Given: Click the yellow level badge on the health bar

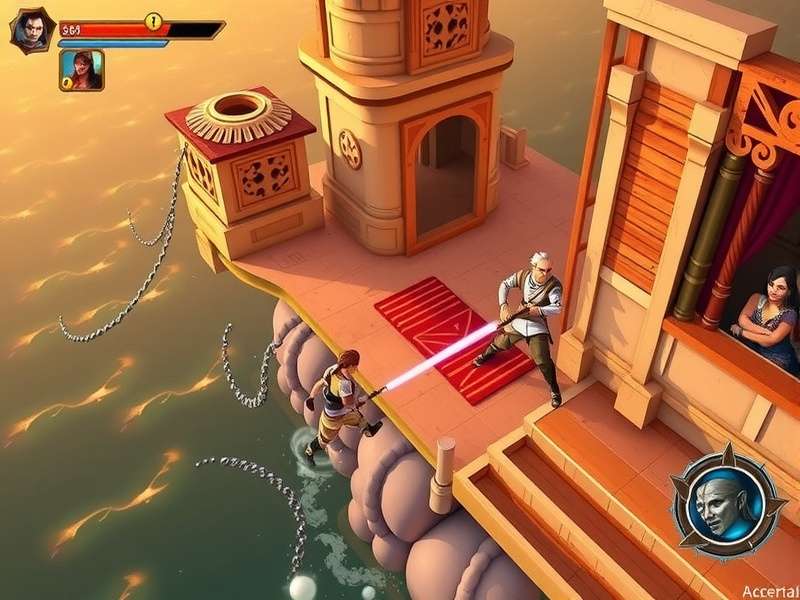Looking at the screenshot, I should click(x=153, y=21).
